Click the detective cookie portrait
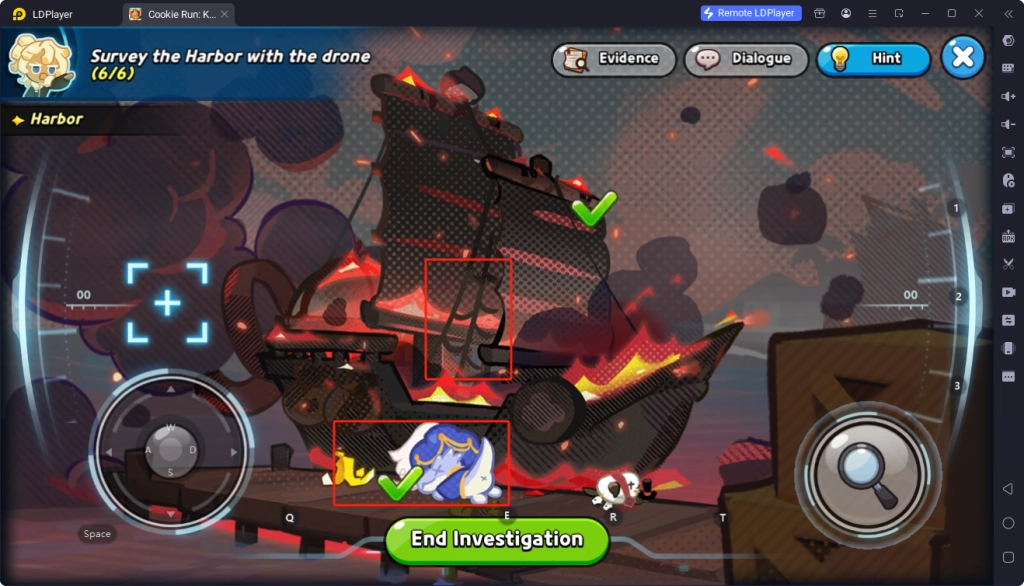1024x586 pixels. (x=40, y=62)
